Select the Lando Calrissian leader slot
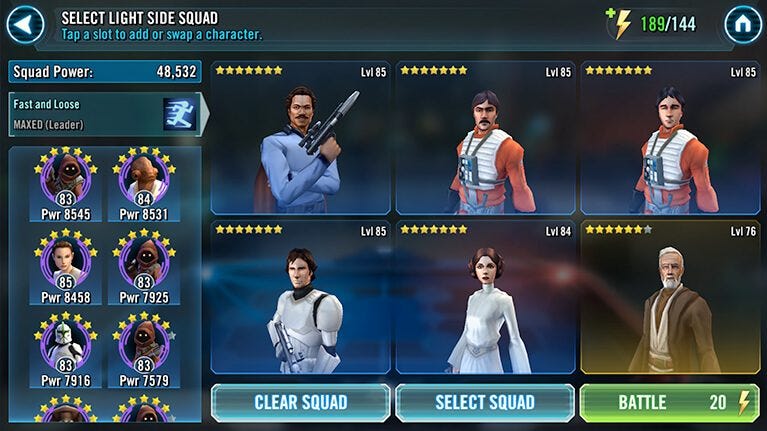The height and width of the screenshot is (431, 767). (x=300, y=139)
